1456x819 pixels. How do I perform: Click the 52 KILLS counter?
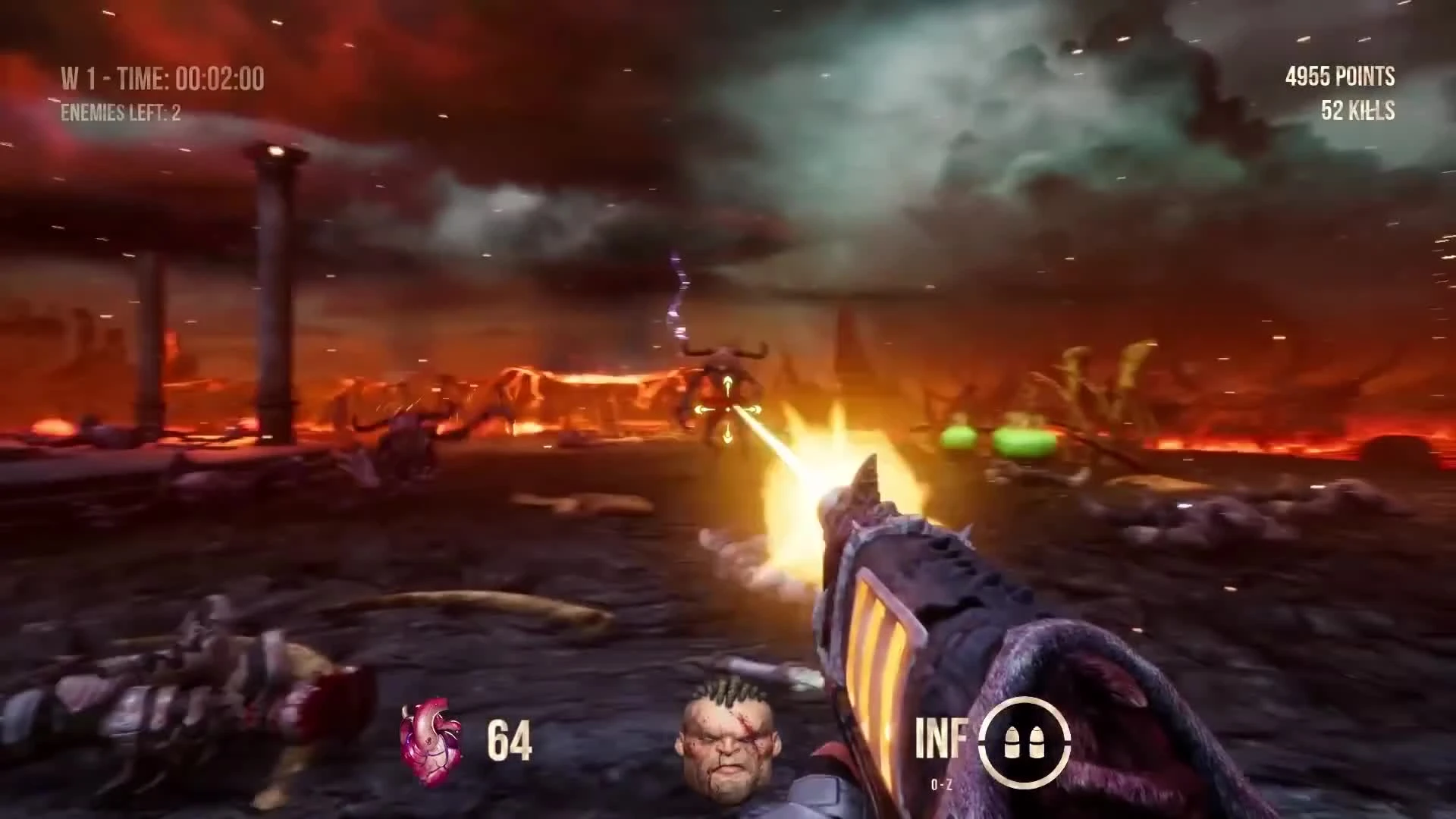[1357, 110]
